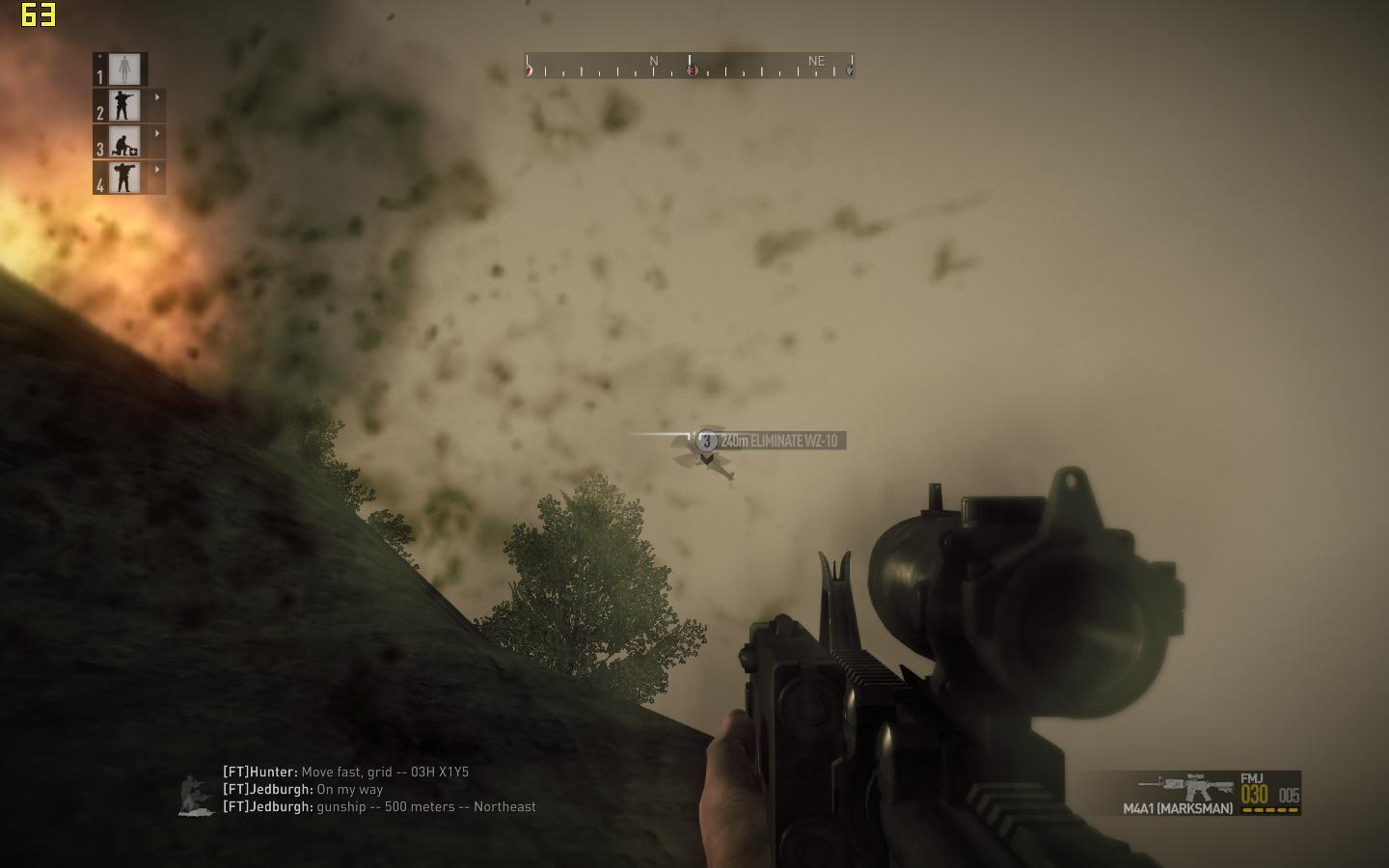
Task: Expand the arrow beside squad member 4
Action: [157, 170]
